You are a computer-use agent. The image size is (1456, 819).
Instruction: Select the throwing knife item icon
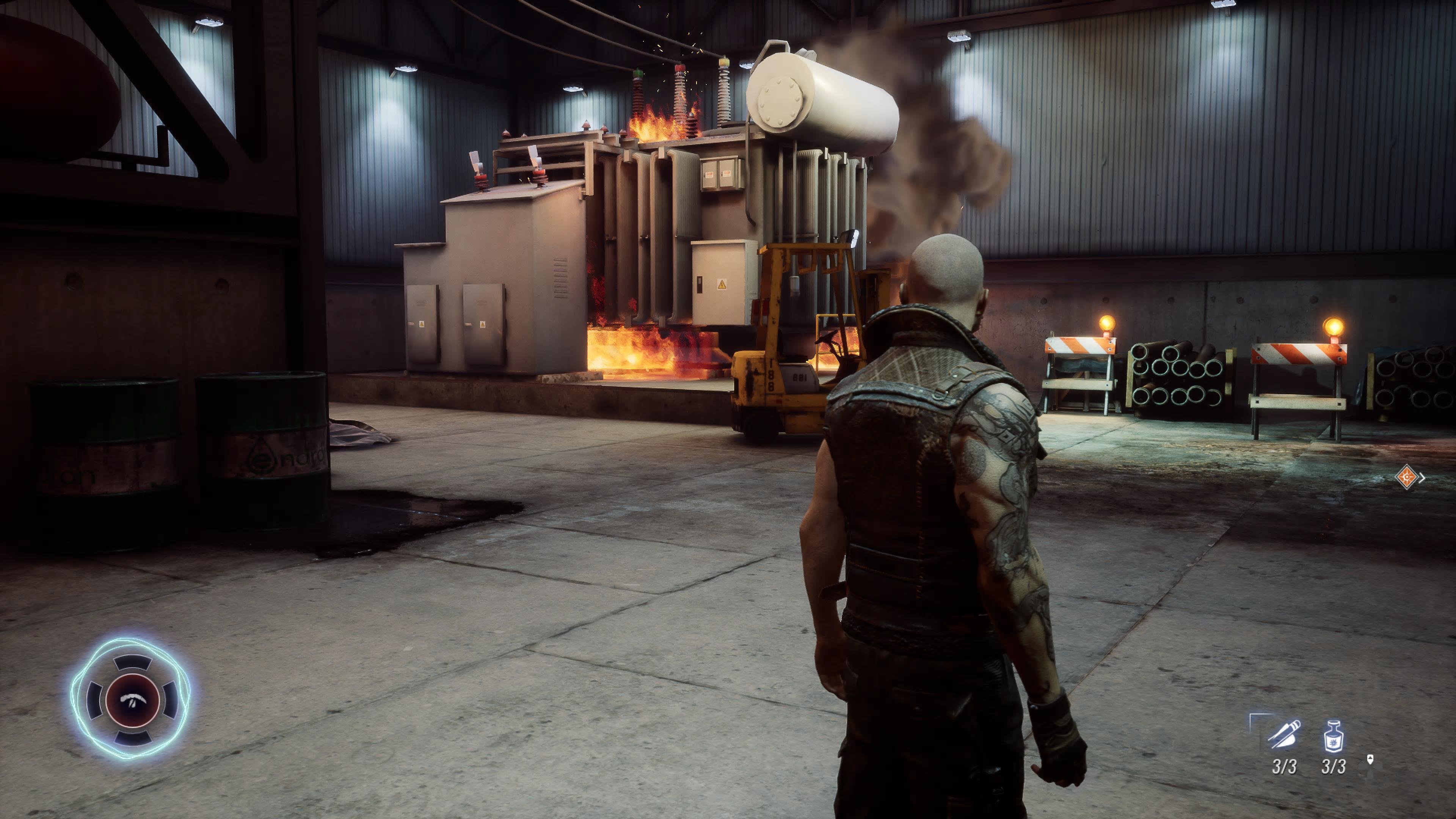(1283, 734)
